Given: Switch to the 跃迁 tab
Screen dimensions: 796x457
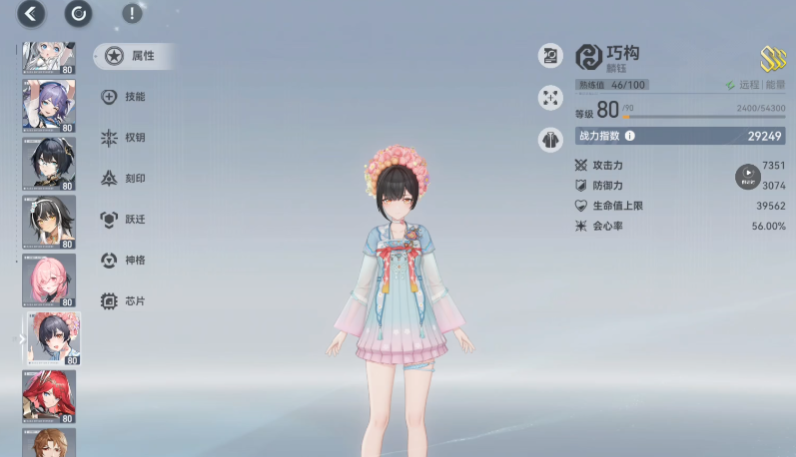Looking at the screenshot, I should (125, 219).
